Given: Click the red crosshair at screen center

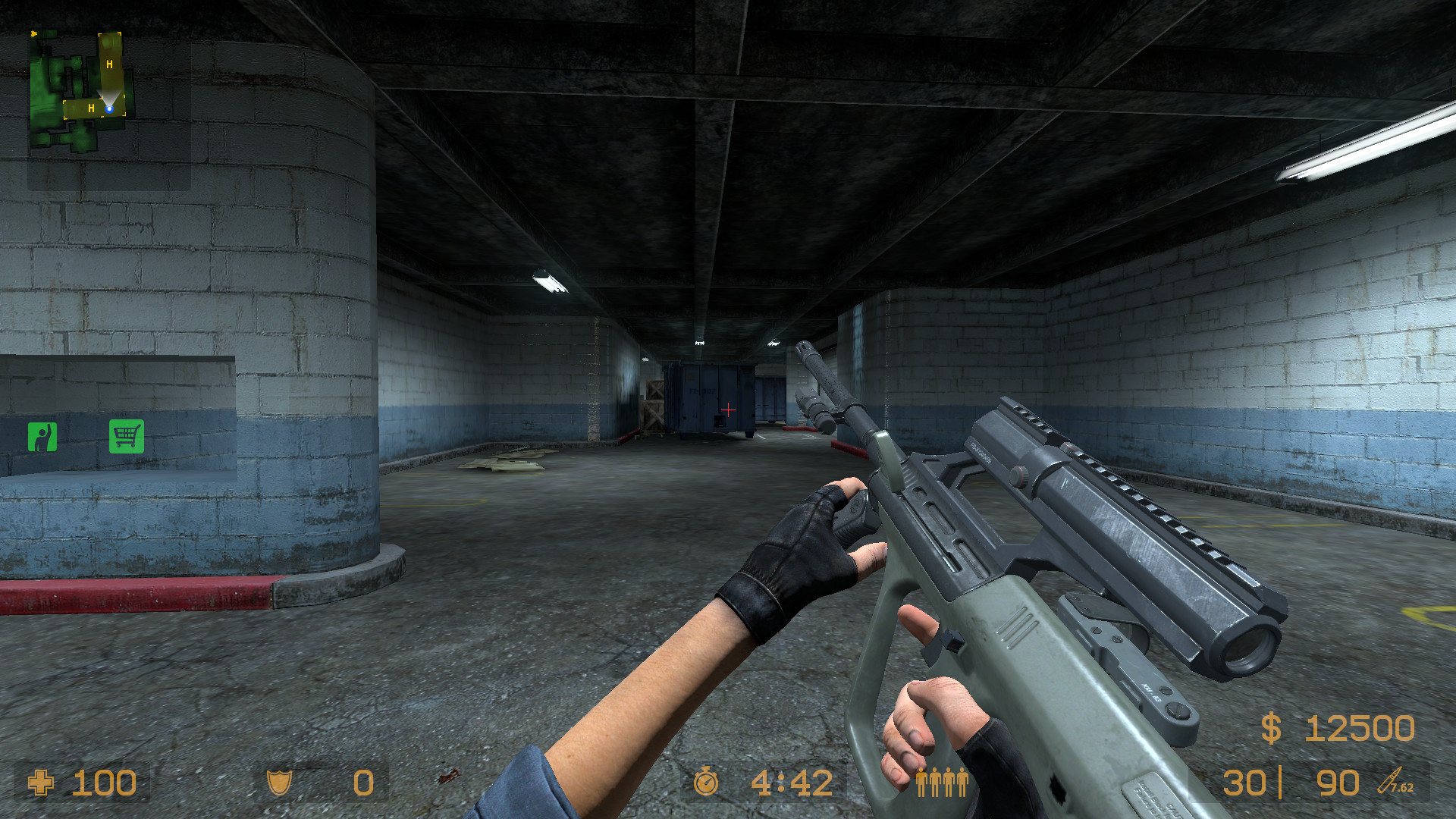Looking at the screenshot, I should coord(727,409).
